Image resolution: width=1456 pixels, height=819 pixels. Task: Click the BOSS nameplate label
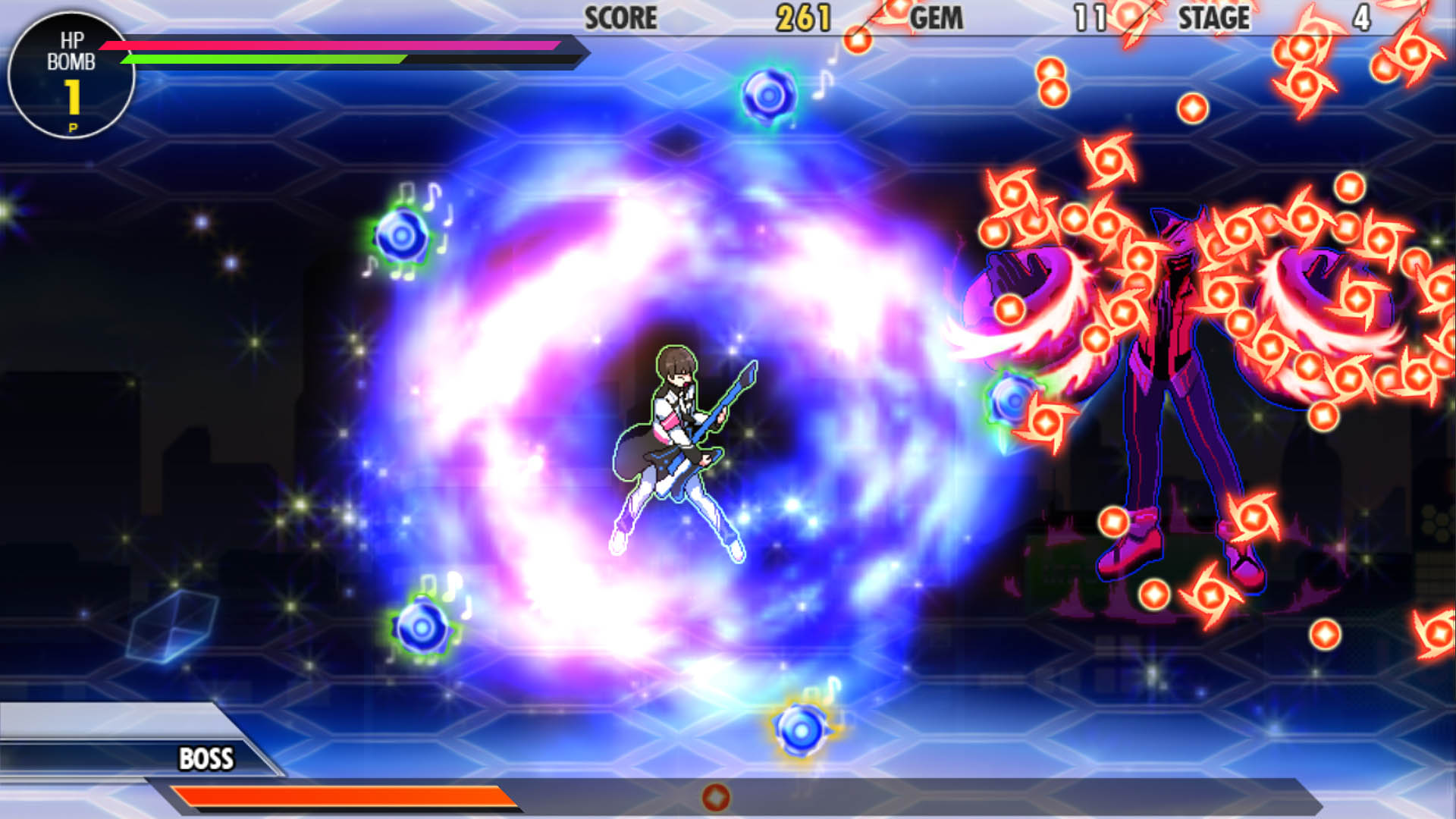coord(206,757)
